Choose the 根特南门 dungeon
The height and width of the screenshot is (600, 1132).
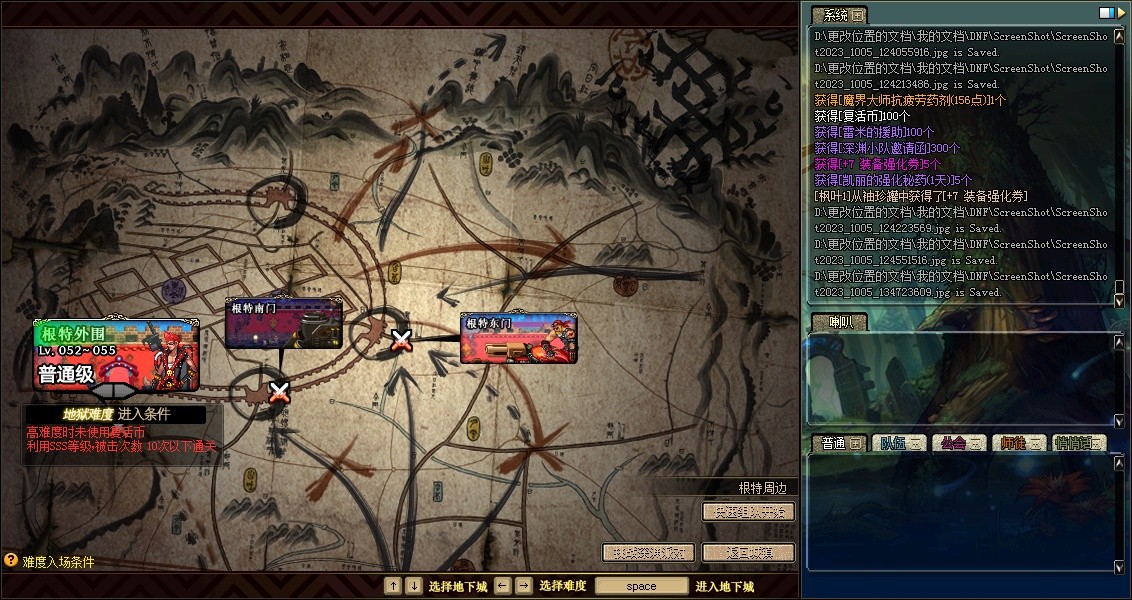click(283, 322)
